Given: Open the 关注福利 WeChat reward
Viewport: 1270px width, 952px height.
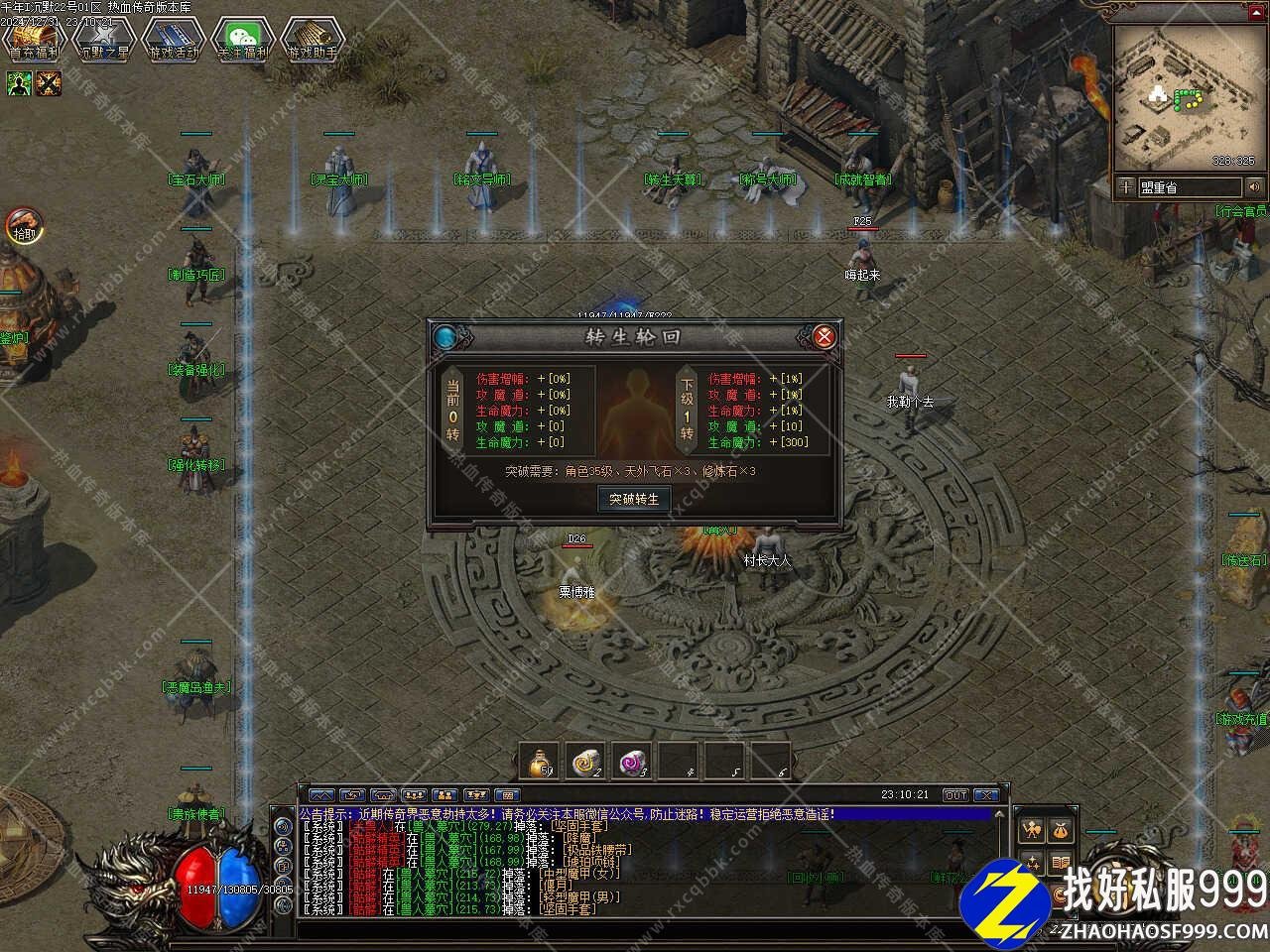Looking at the screenshot, I should coord(243,41).
